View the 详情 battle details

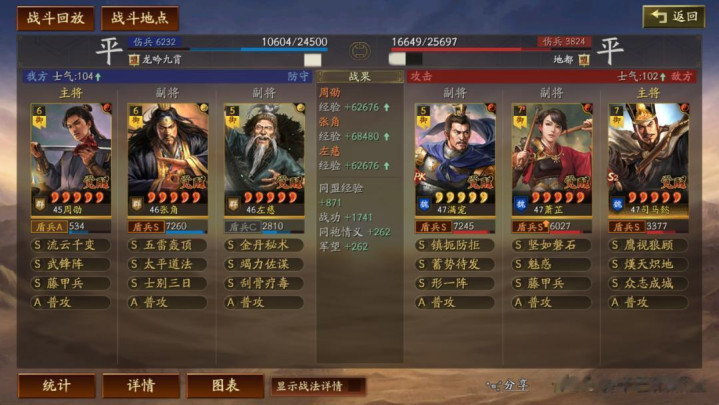tap(141, 386)
